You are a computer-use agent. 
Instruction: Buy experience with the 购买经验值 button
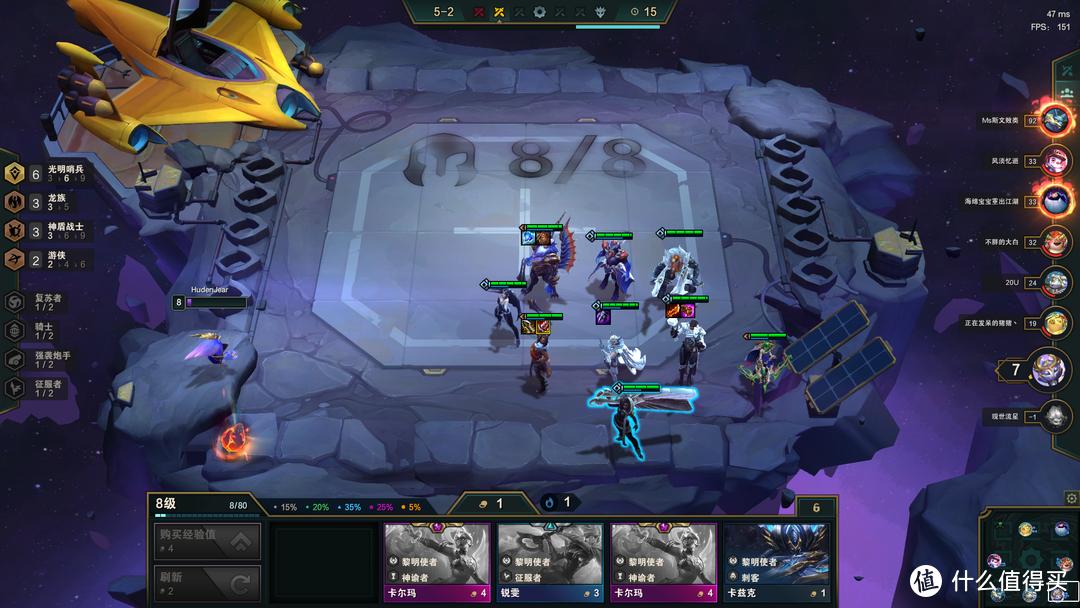207,541
